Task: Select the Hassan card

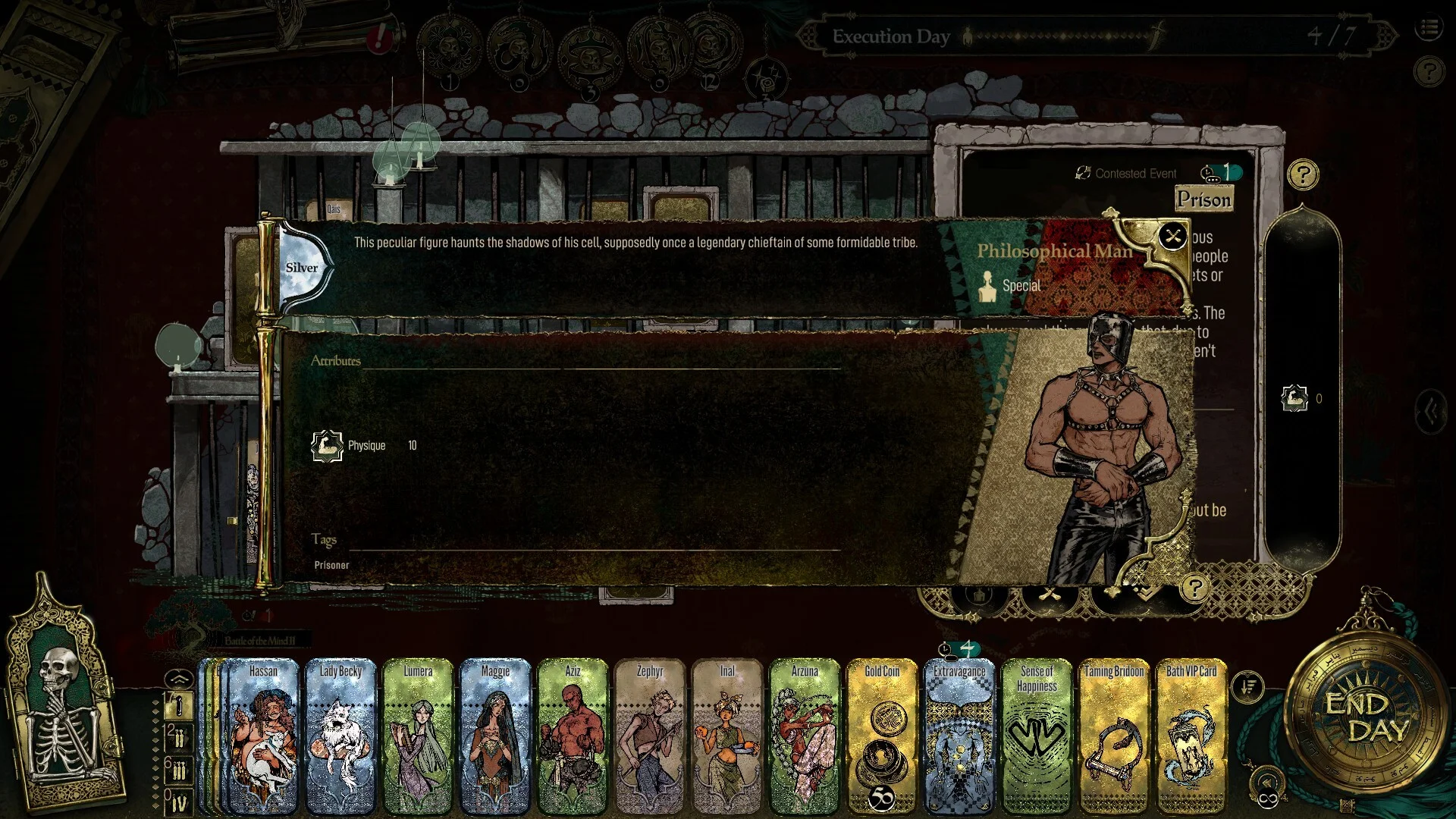Action: (x=263, y=736)
